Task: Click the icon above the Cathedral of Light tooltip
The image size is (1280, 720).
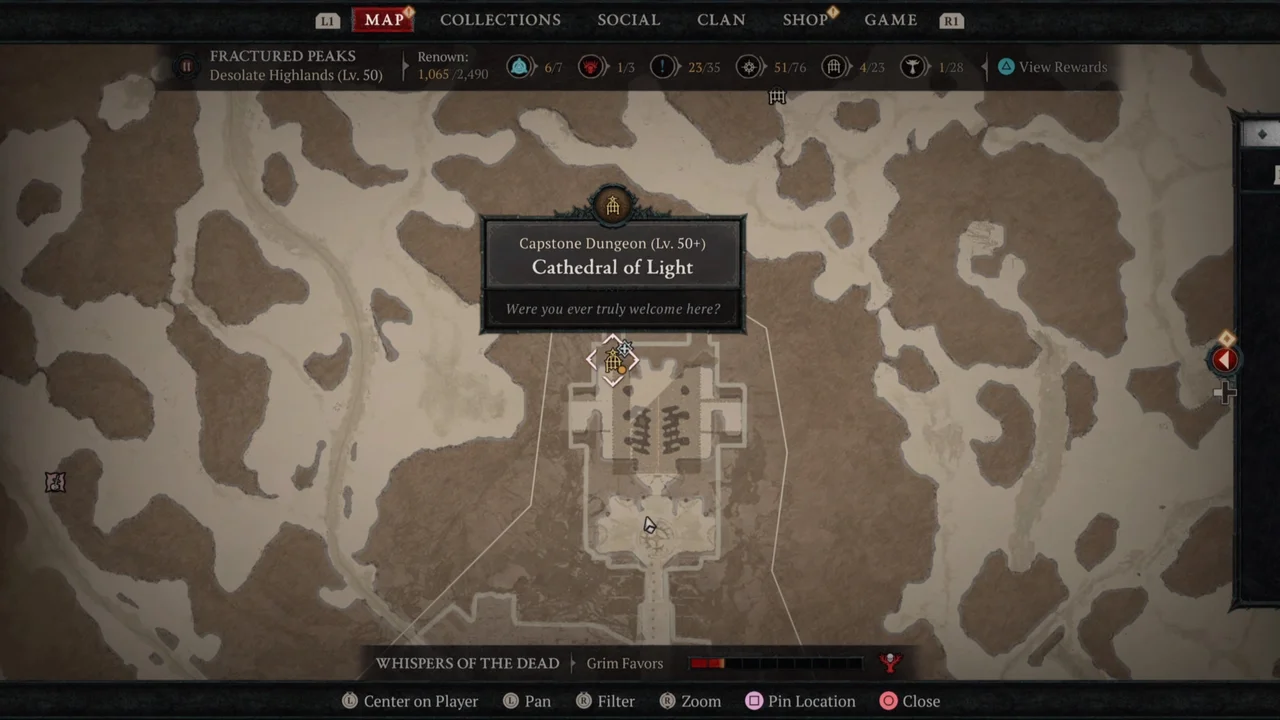Action: (x=612, y=204)
